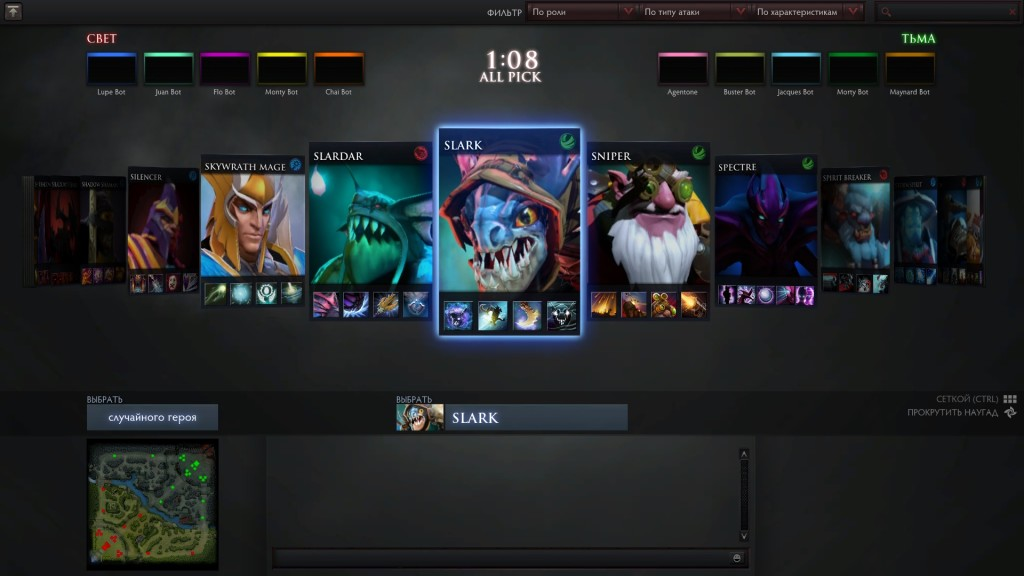Choose the highlighted Slark hero card
1024x576 pixels.
509,230
